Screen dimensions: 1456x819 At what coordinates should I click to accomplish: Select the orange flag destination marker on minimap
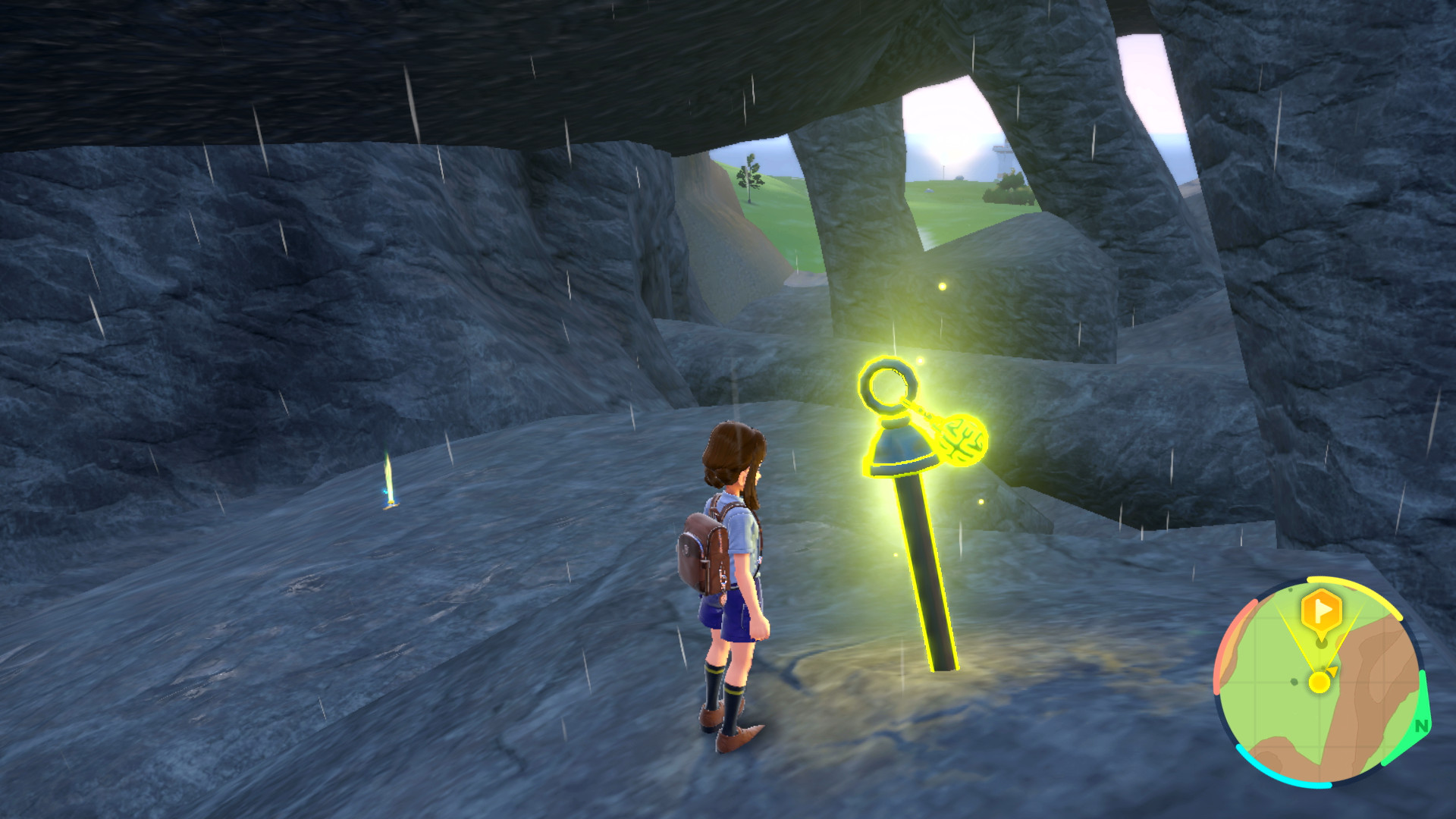pyautogui.click(x=1321, y=610)
